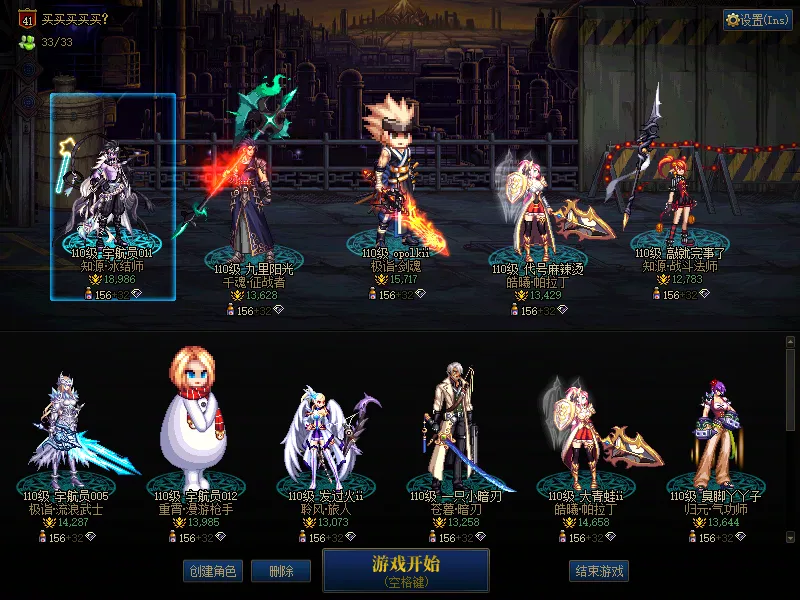The height and width of the screenshot is (600, 800).
Task: Open the 创建角色 create character screen
Action: click(x=211, y=571)
